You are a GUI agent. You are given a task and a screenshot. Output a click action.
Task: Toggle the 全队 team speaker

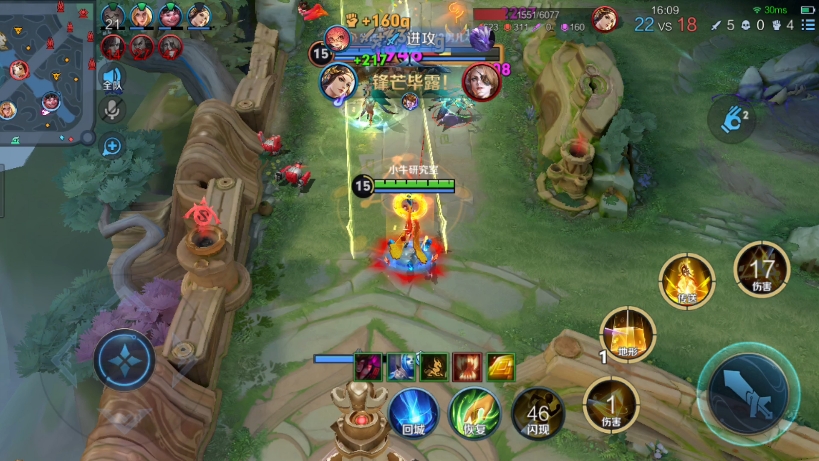pos(112,79)
